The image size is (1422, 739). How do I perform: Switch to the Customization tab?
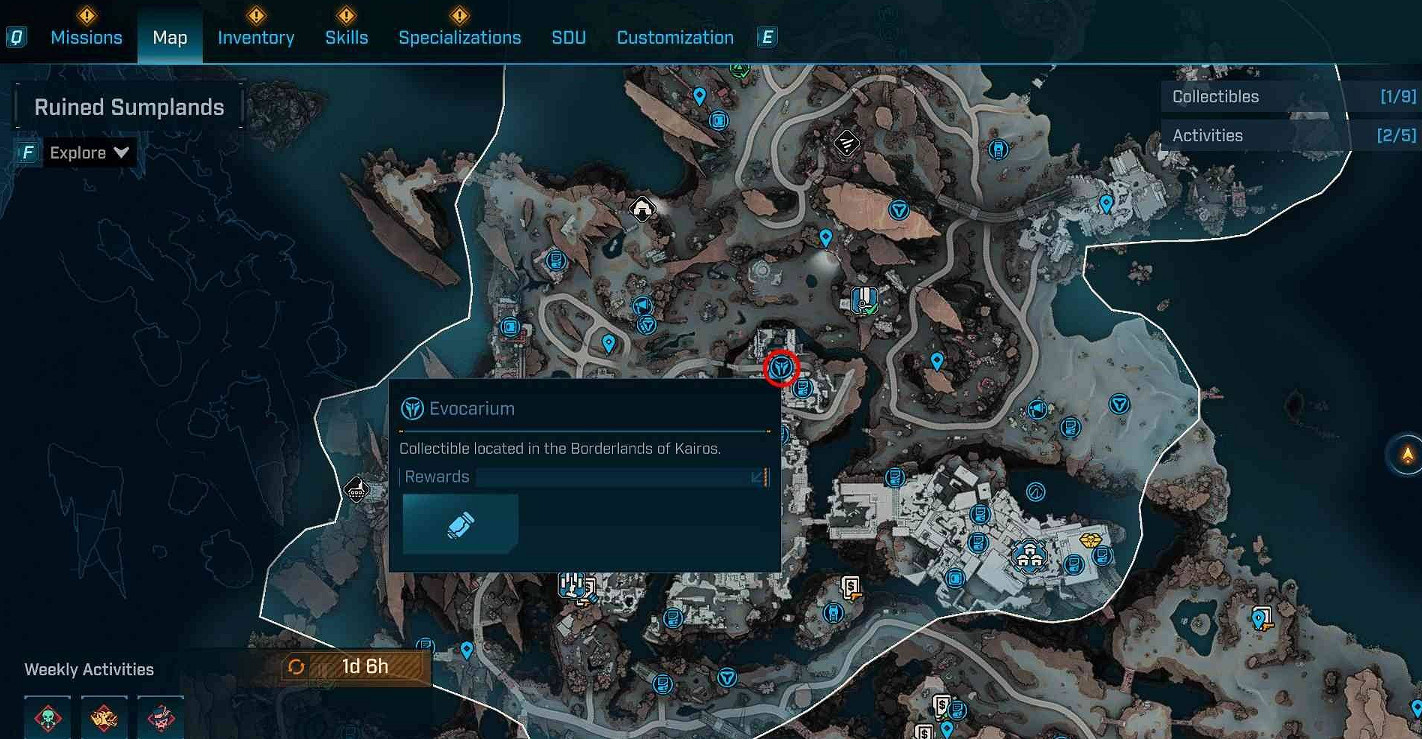[x=675, y=38]
